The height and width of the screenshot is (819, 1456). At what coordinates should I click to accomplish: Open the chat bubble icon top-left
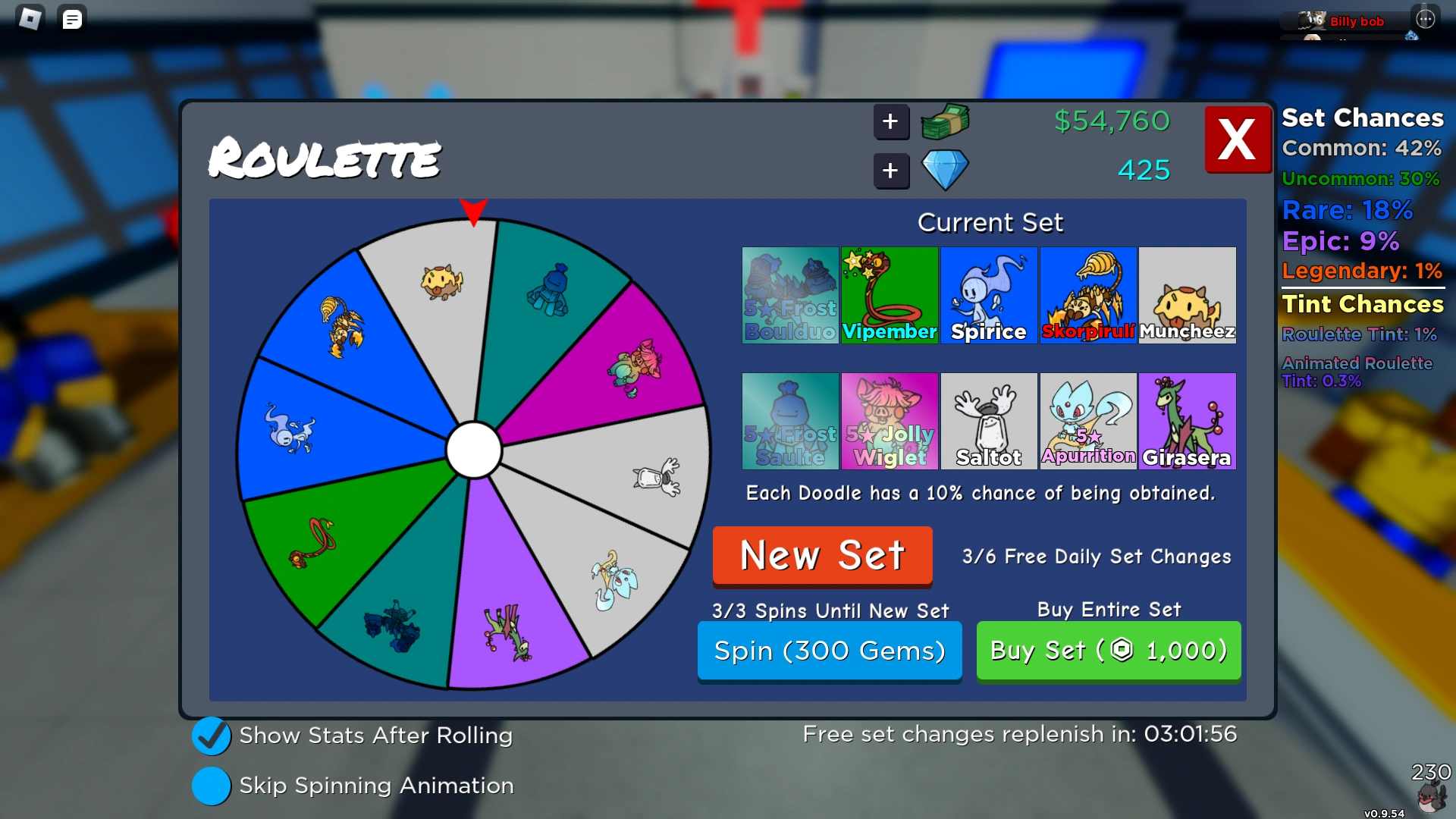point(72,18)
